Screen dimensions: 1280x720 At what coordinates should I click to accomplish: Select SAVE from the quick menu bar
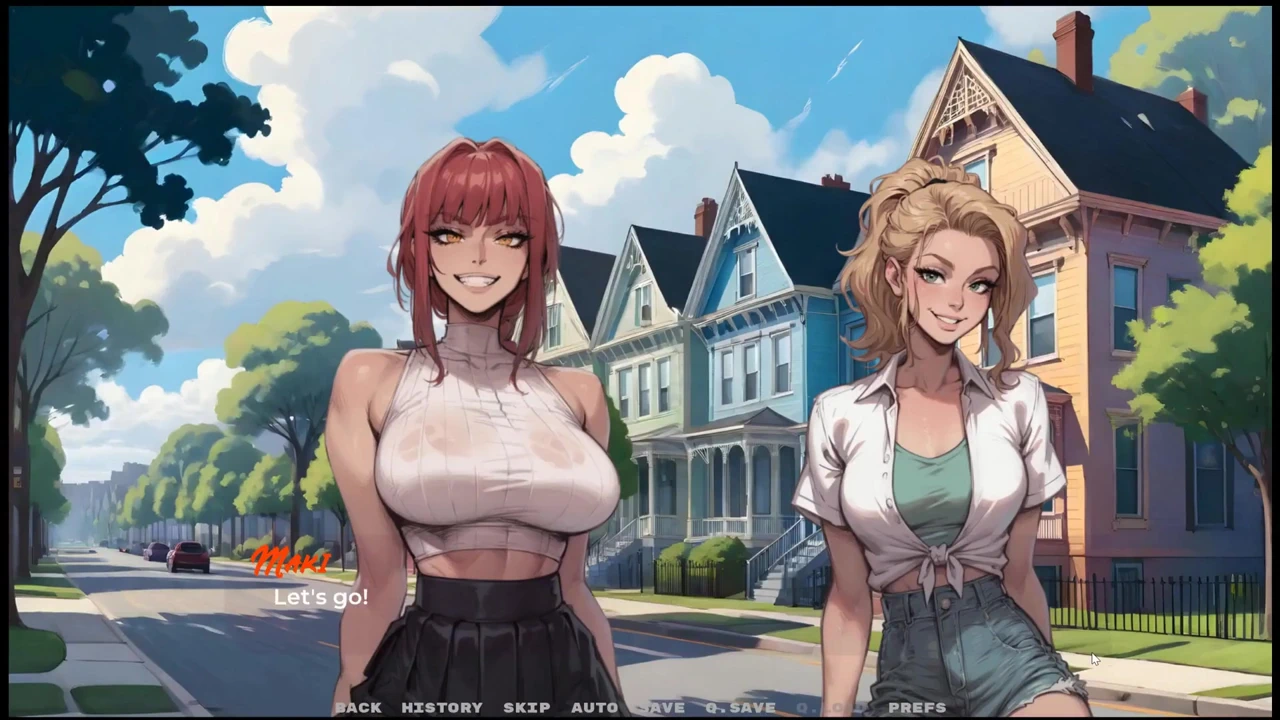[x=661, y=707]
